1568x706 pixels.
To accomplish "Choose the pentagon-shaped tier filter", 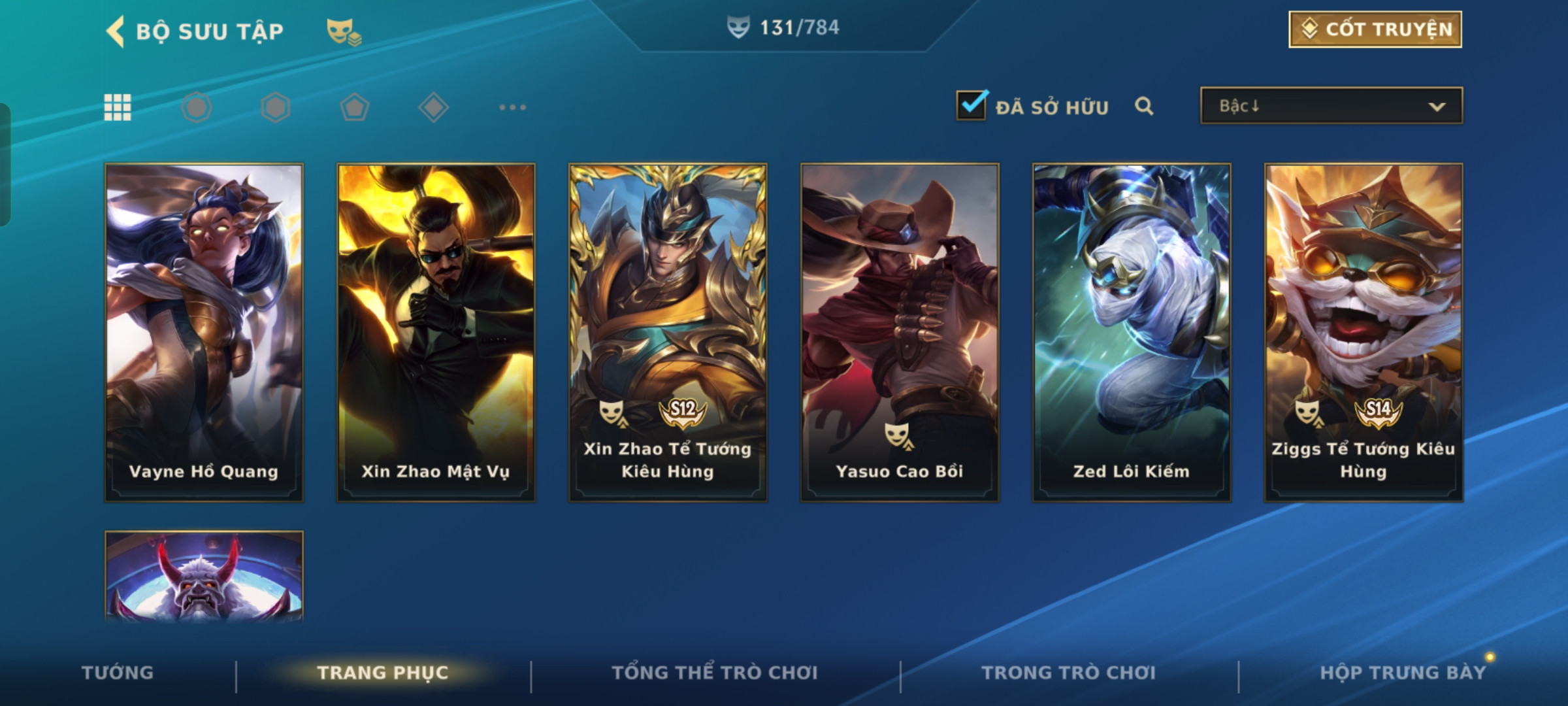I will [x=355, y=107].
